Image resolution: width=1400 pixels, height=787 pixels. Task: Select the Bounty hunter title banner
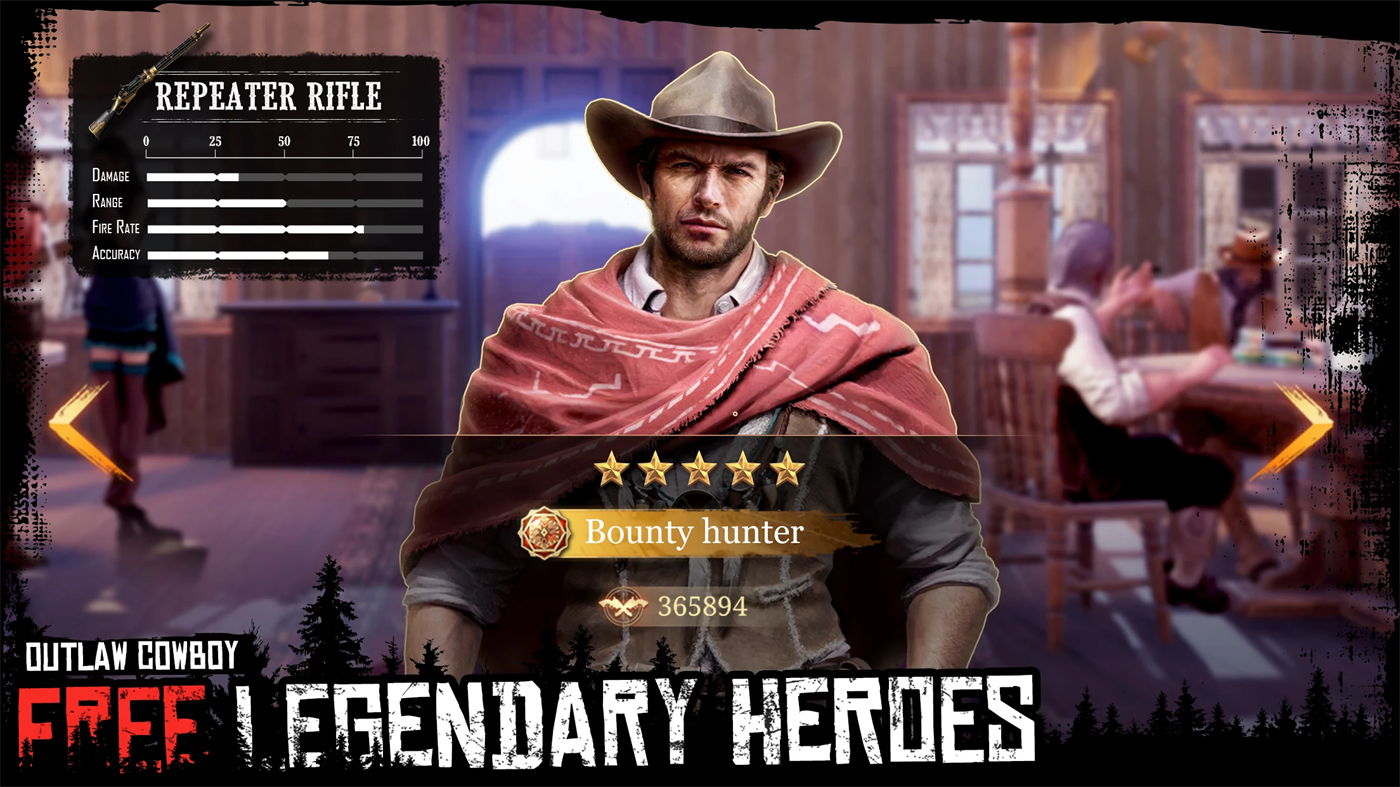[x=695, y=532]
